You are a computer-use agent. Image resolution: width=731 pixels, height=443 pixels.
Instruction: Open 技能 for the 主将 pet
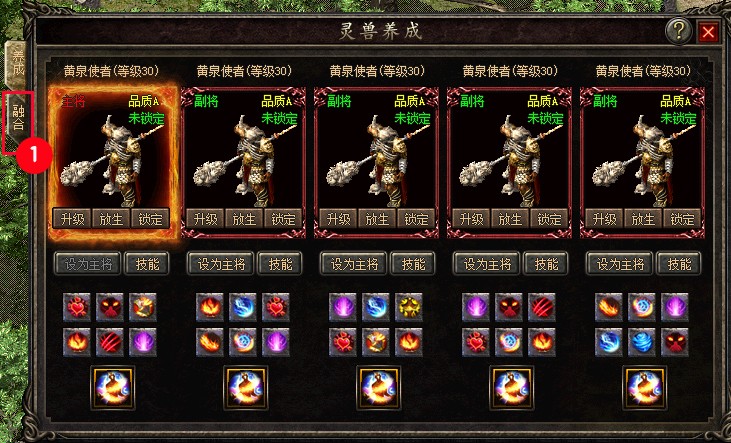(147, 264)
